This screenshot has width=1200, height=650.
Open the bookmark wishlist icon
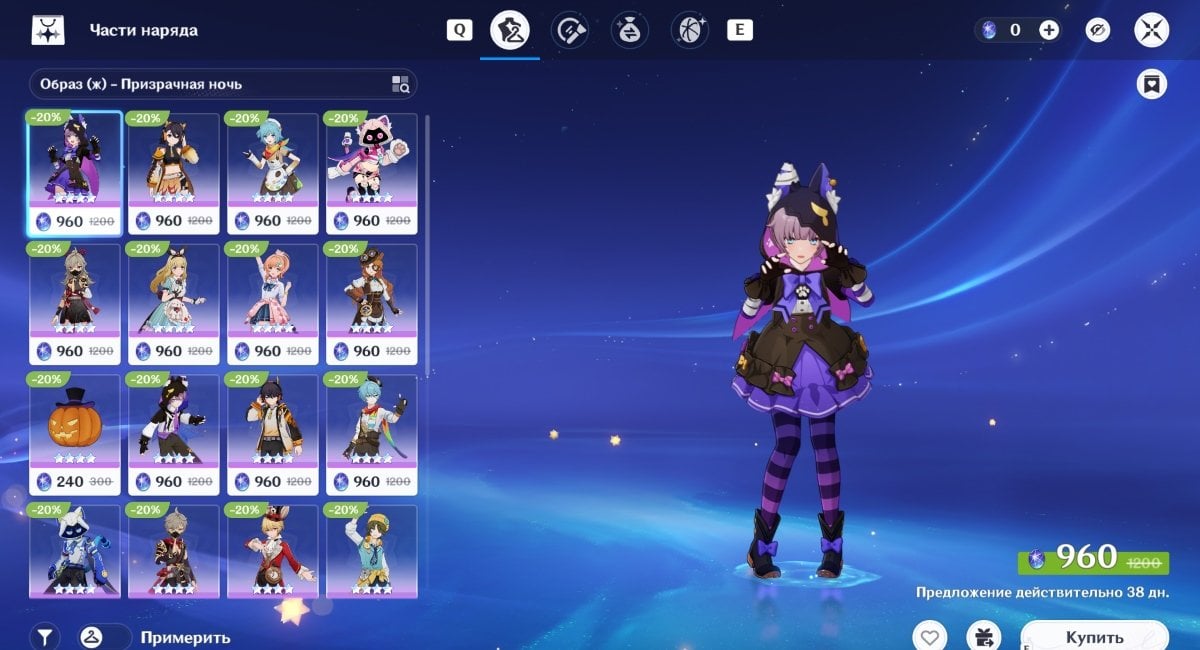(x=1152, y=84)
